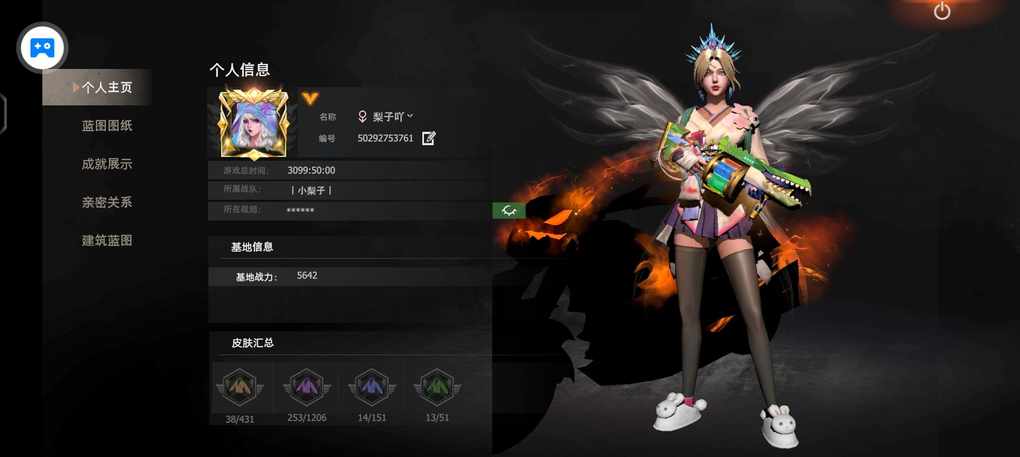Select the orange skin badge 38/431

(x=240, y=386)
